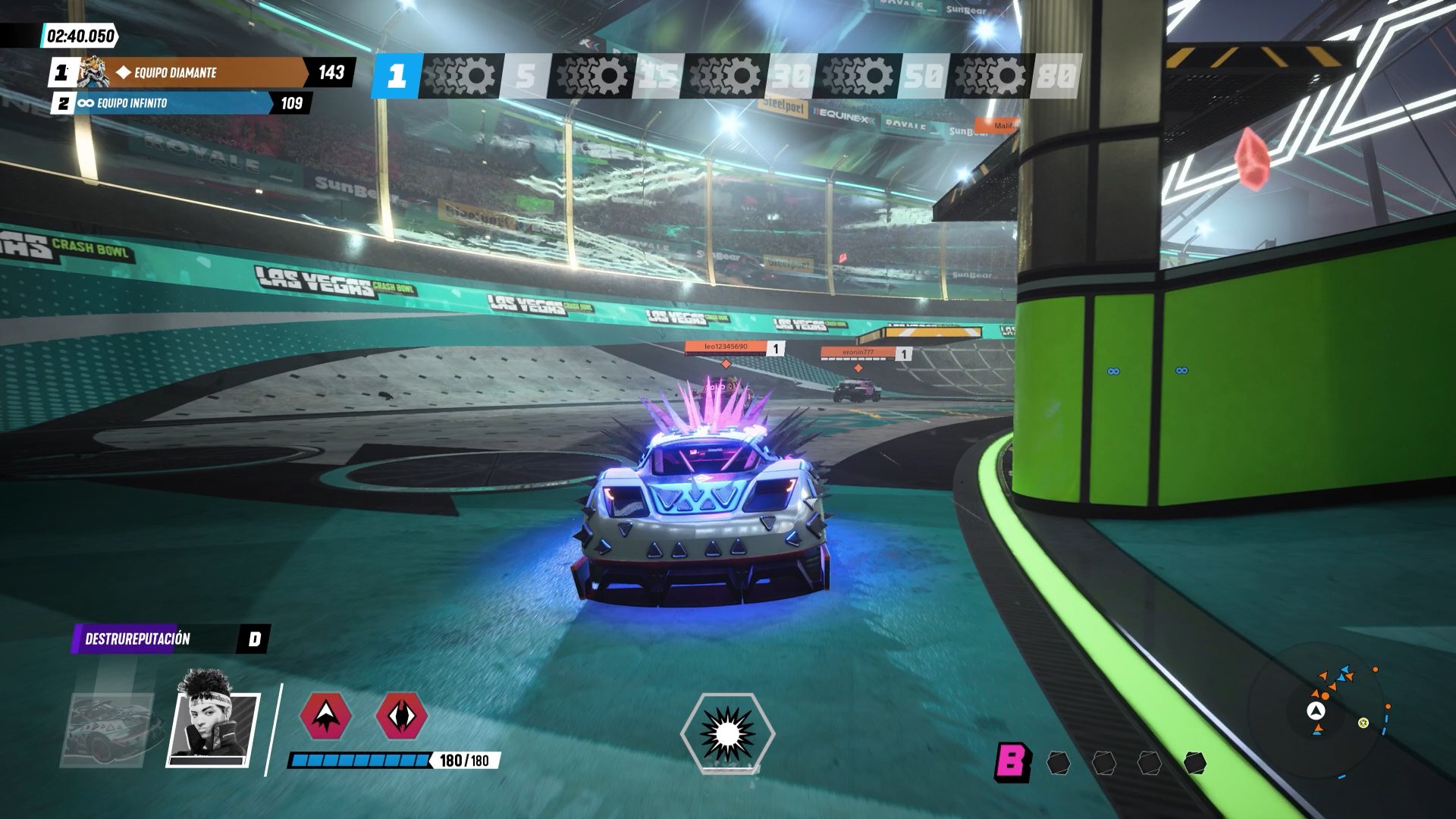The image size is (1456, 819).
Task: Select the Equipo Infinito team row
Action: tap(180, 103)
